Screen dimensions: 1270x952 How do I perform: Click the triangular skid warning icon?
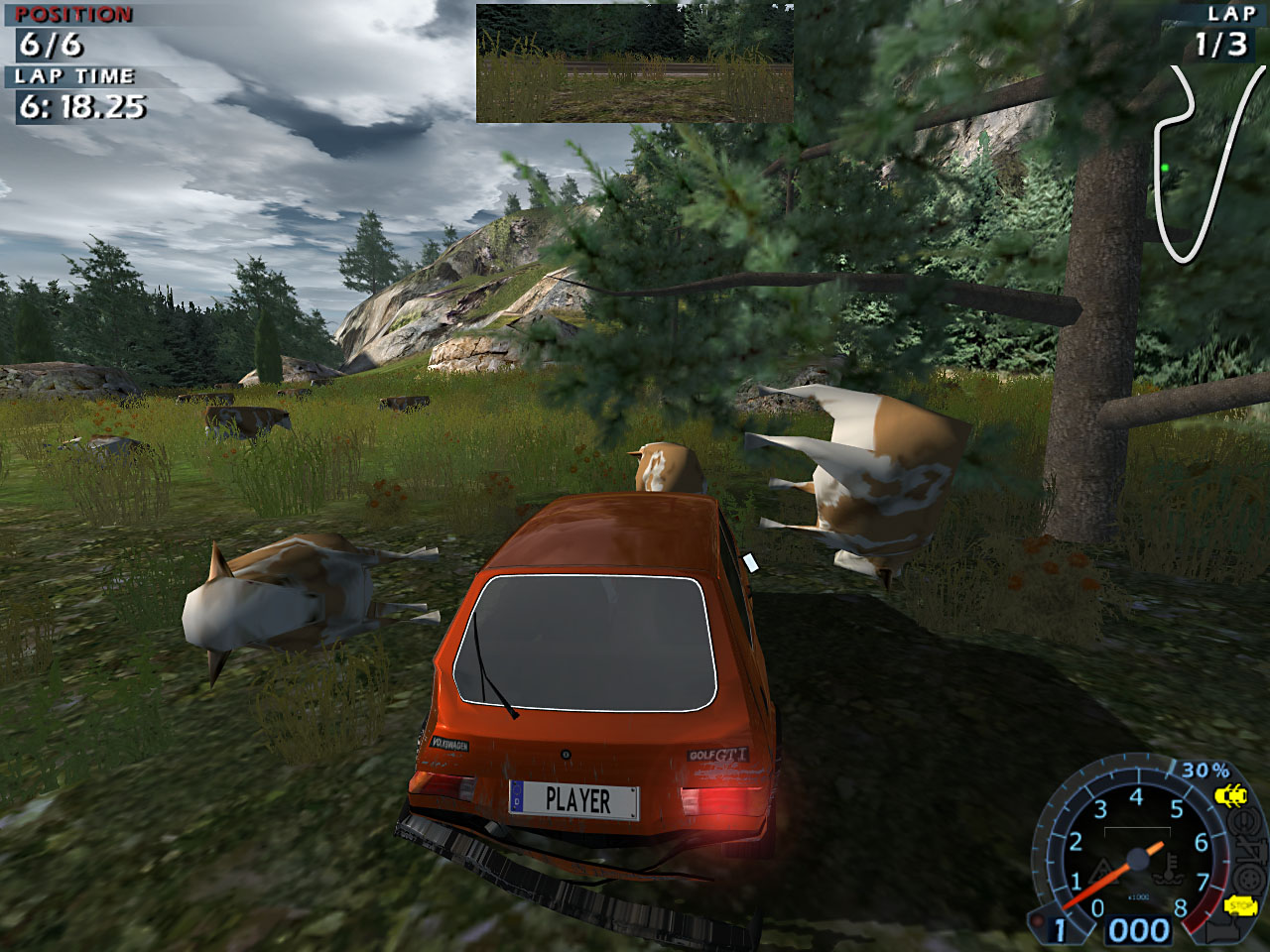click(1101, 873)
